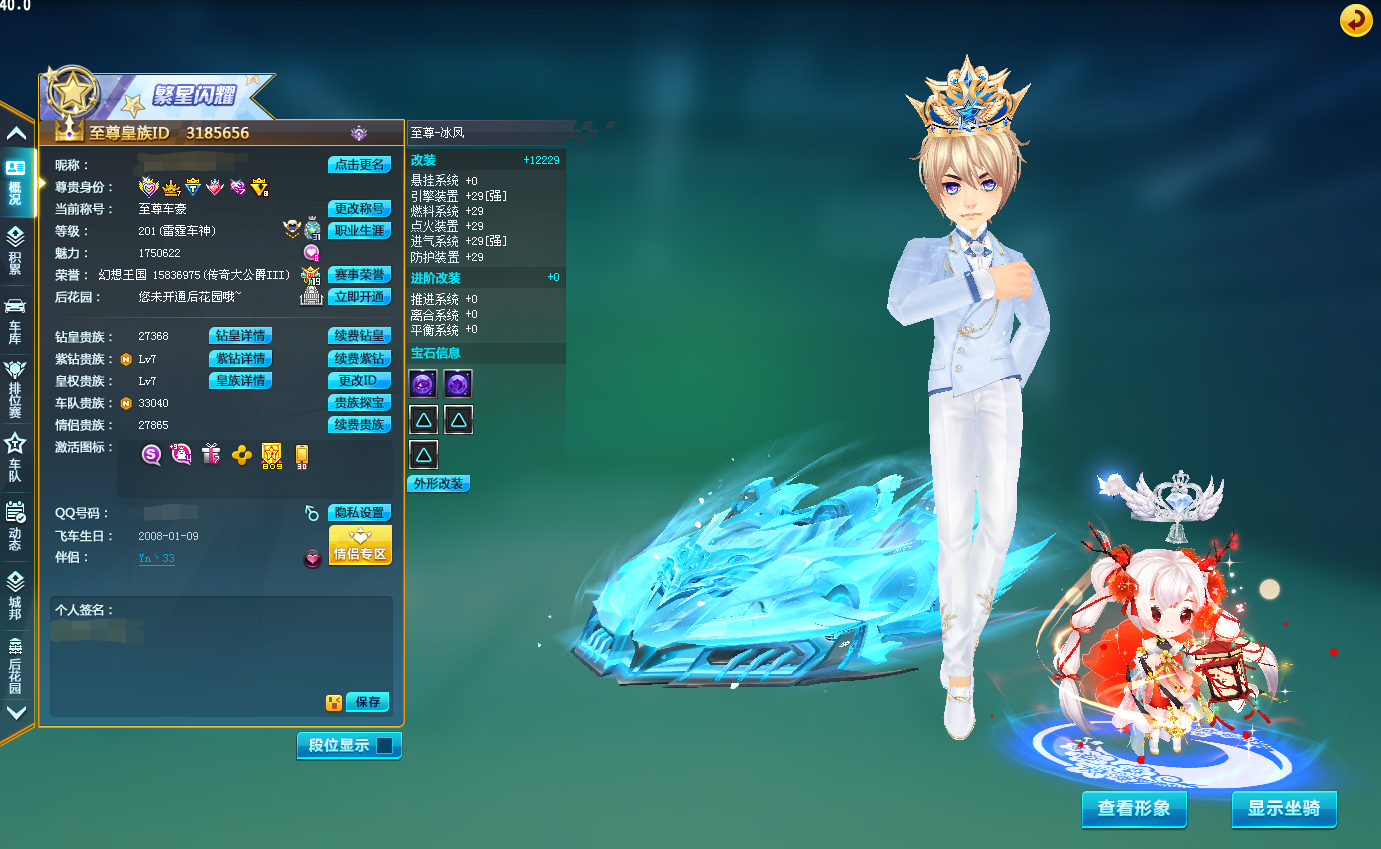This screenshot has height=849, width=1381.
Task: Enter the 情侣专区 couple zone
Action: [x=360, y=546]
